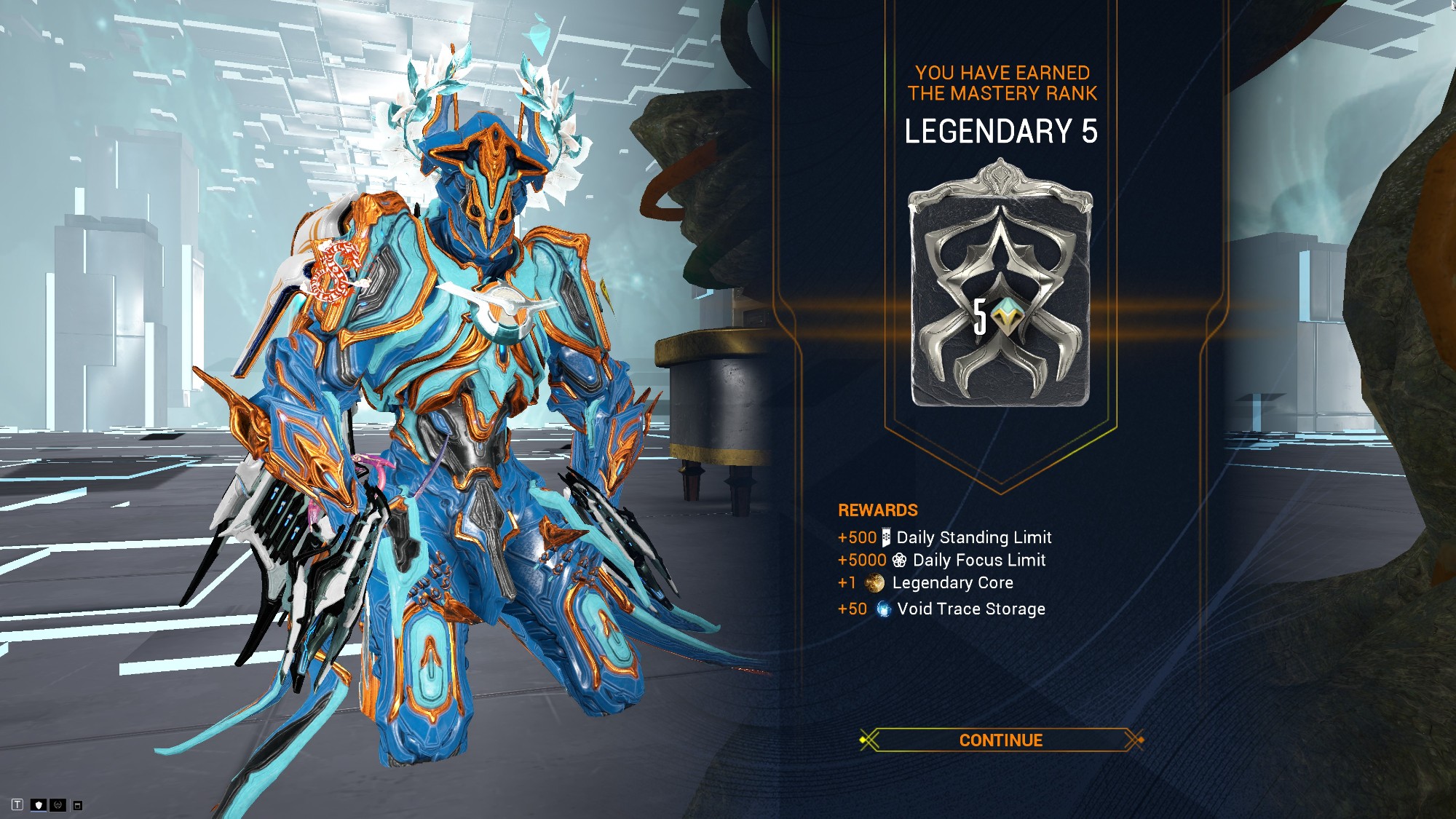Screen dimensions: 1456x819
Task: Switch to the laurel emblem chat tab
Action: 58,804
